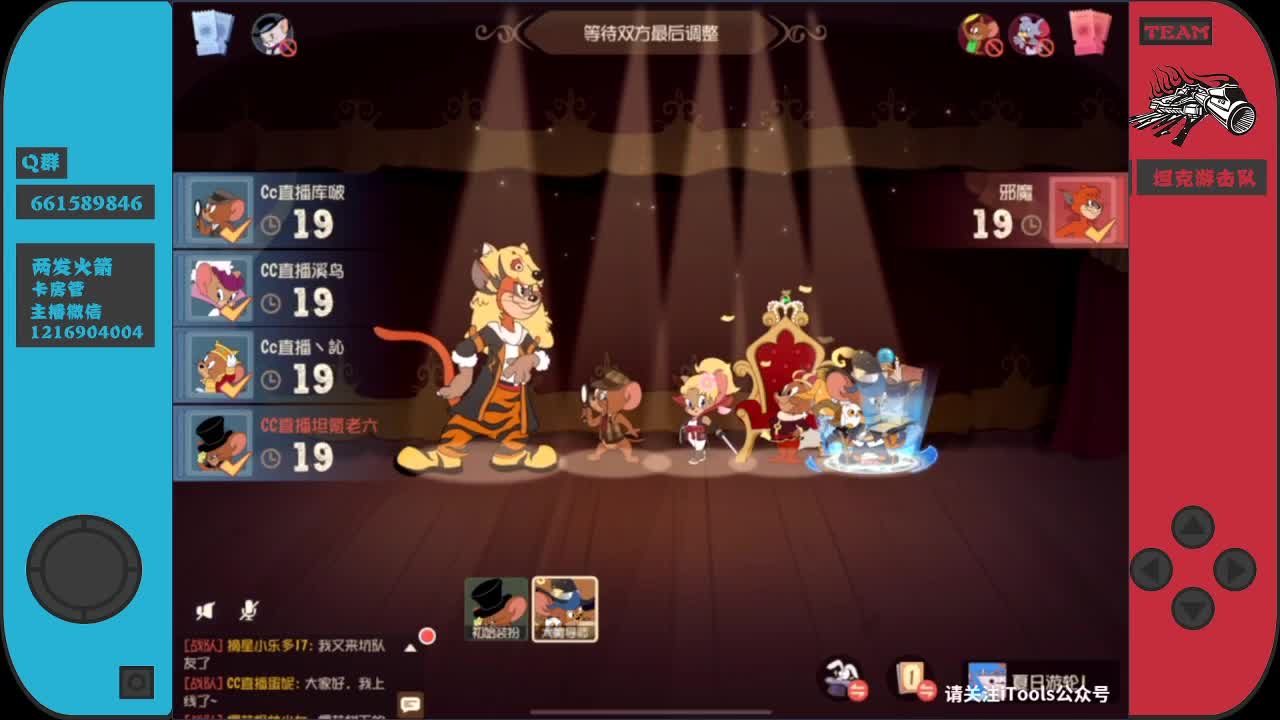Click the pink ticket icon top right
This screenshot has height=720, width=1280.
pos(1089,34)
